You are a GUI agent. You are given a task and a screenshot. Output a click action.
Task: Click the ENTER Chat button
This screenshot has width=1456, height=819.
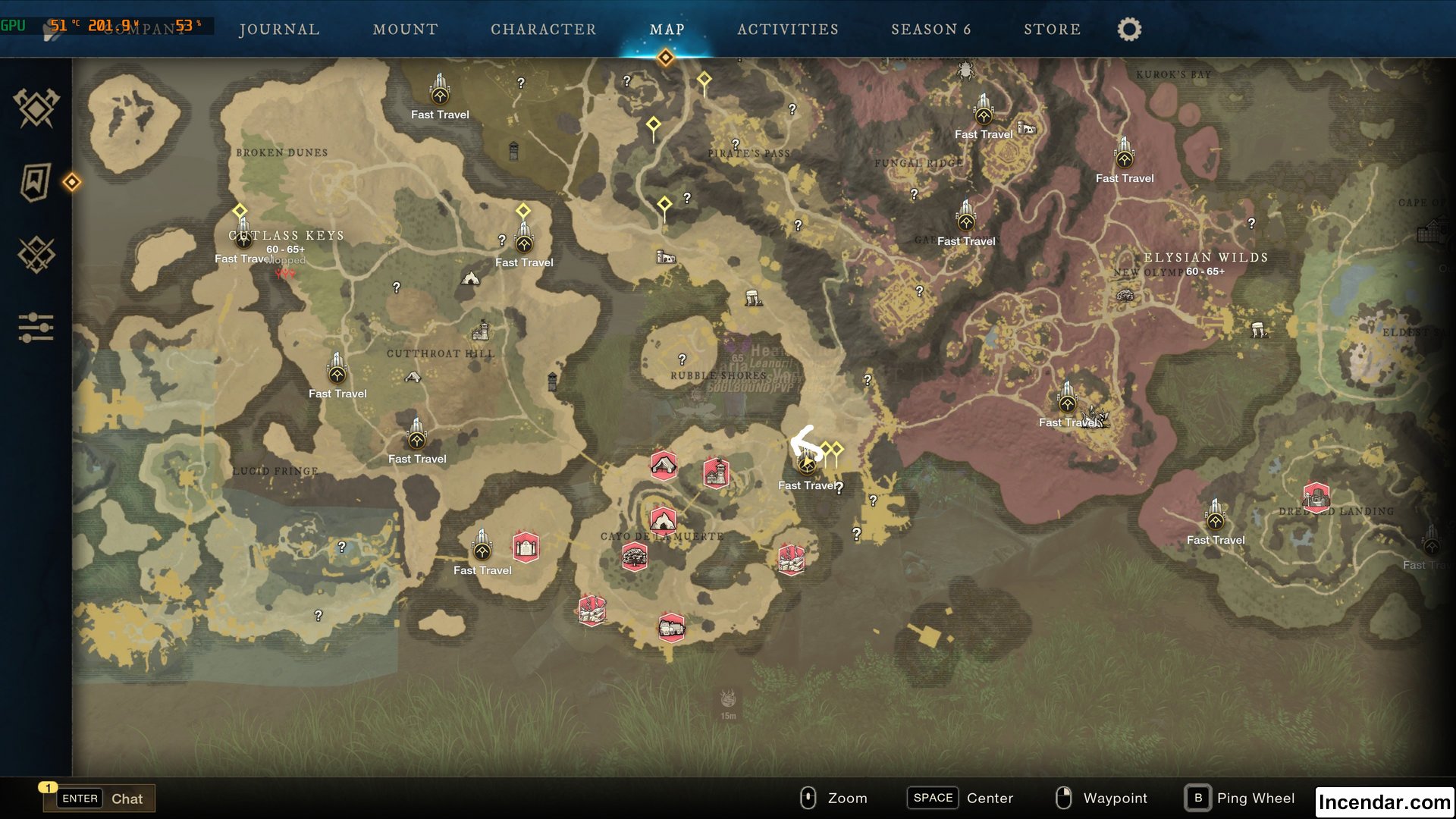point(99,798)
